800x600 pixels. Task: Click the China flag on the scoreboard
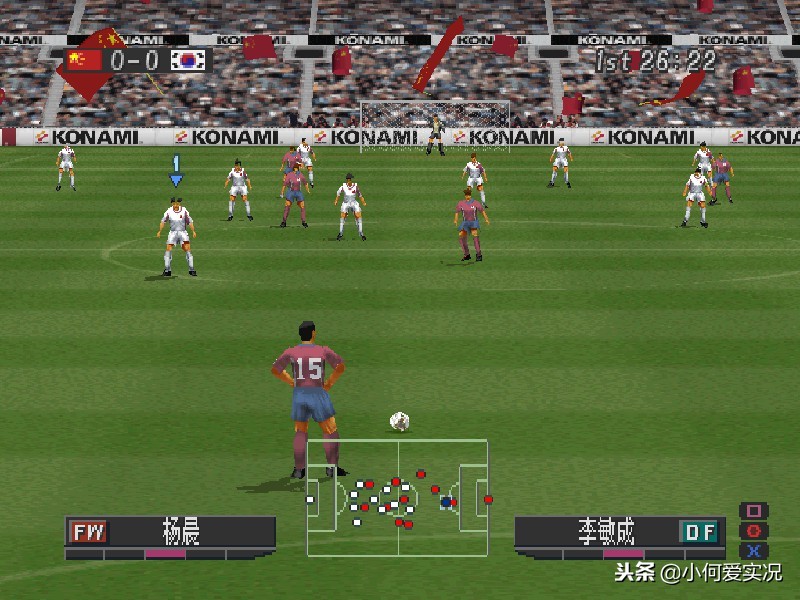coord(85,60)
